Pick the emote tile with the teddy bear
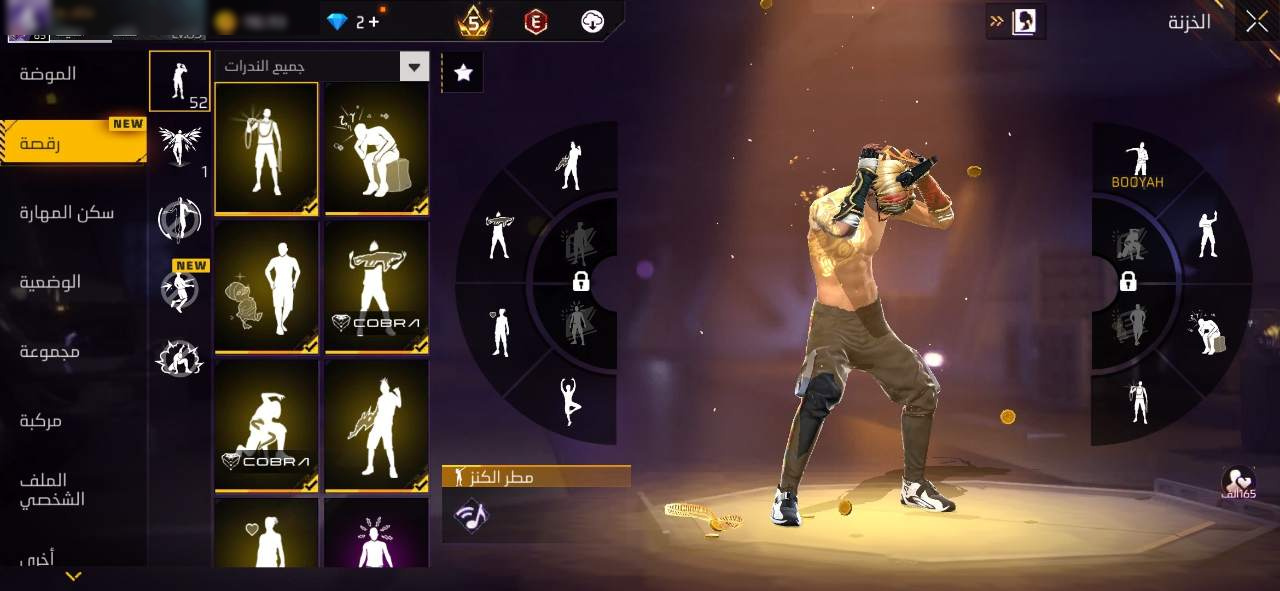Screen dimensions: 1280x591 (x=266, y=286)
